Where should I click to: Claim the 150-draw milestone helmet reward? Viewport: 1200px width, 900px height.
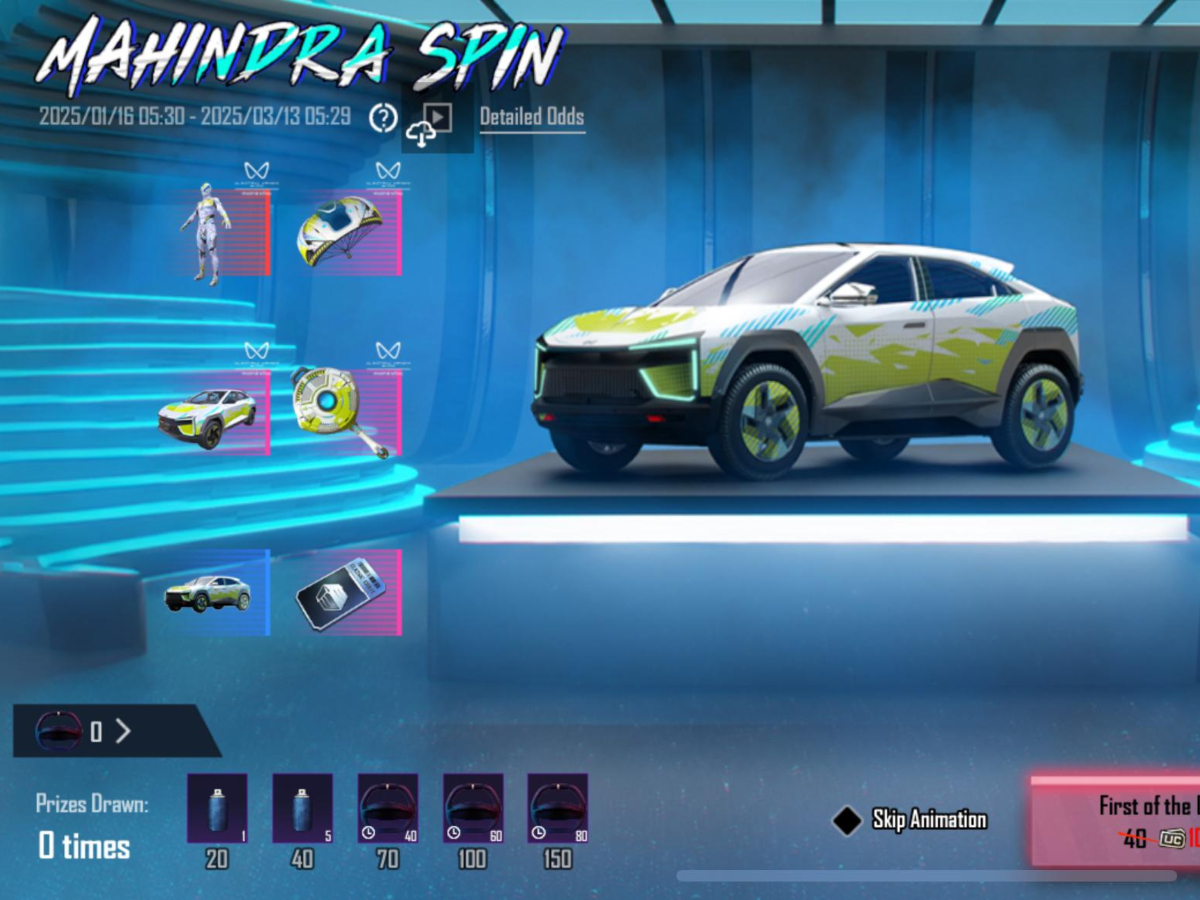558,808
